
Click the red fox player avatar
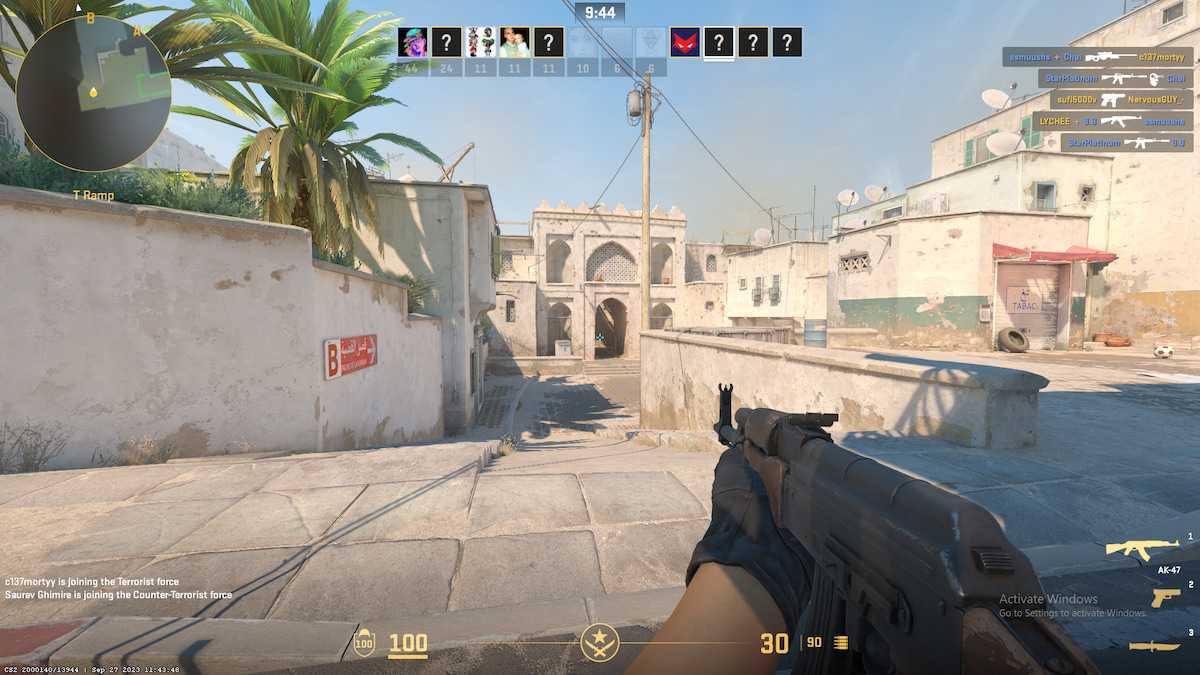coord(685,42)
